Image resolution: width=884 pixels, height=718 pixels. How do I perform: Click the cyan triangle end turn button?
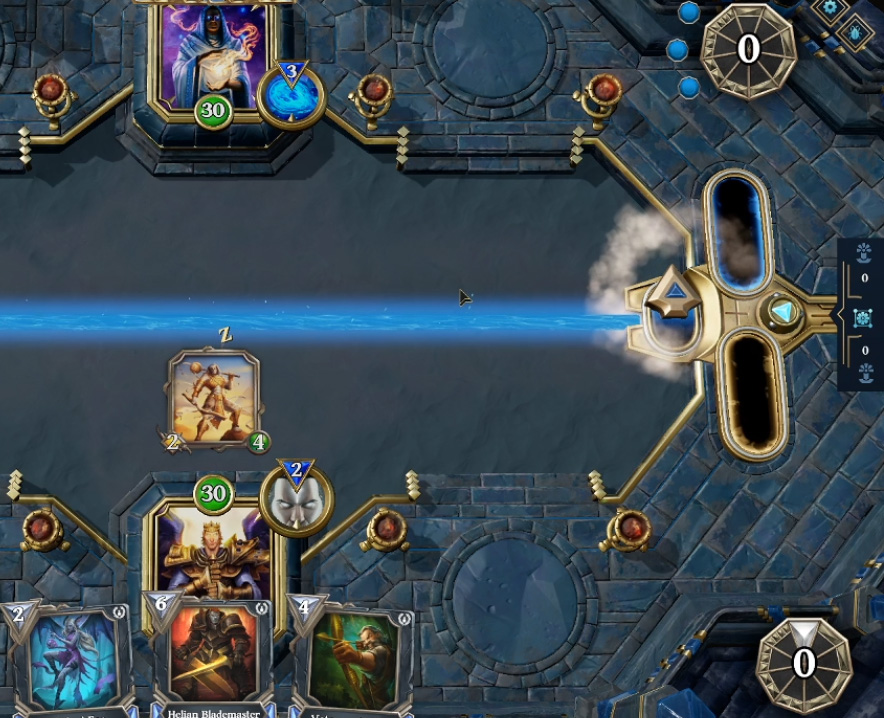pos(782,313)
